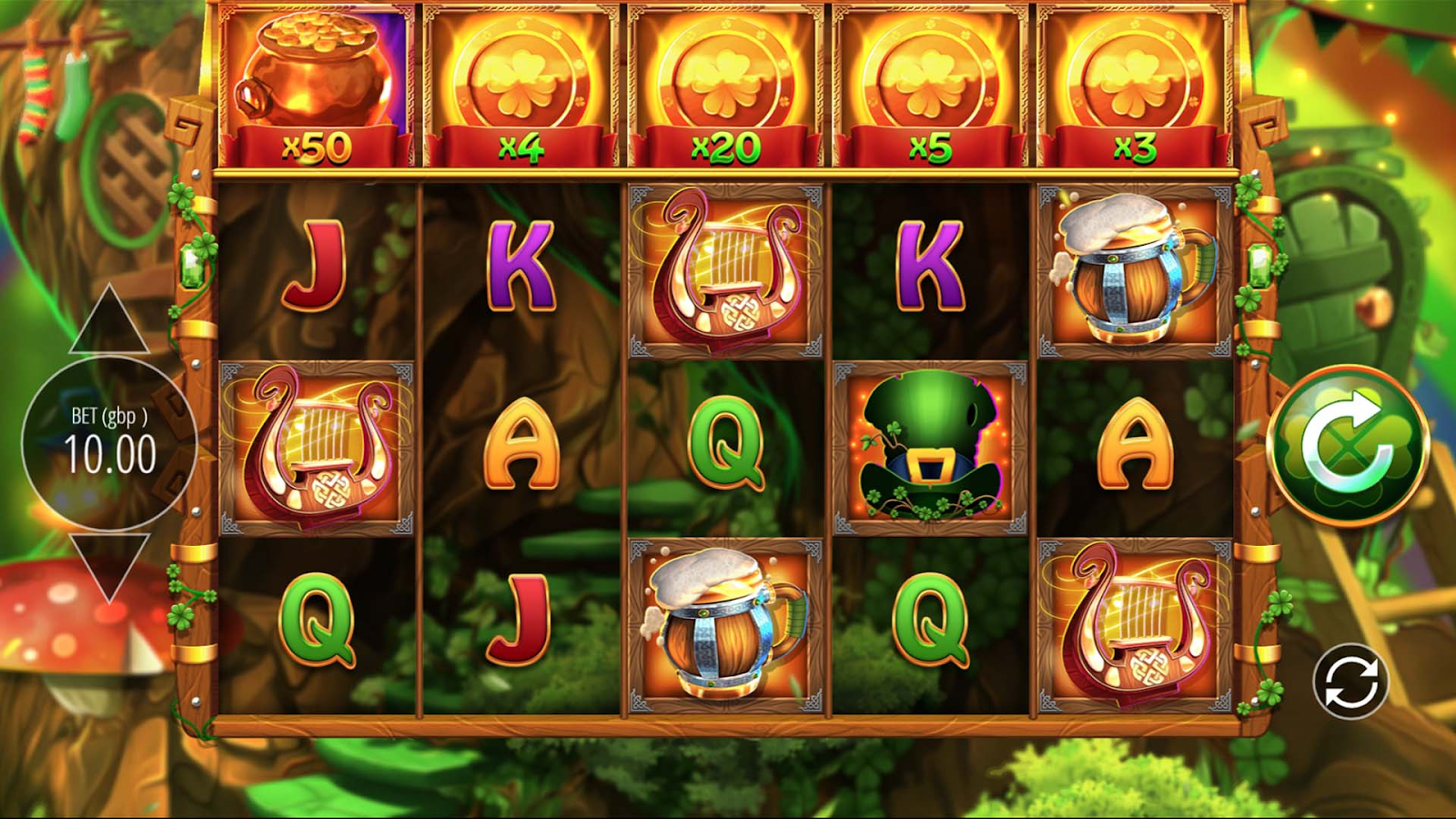
Task: Select the harp symbol on the first reel
Action: tap(314, 446)
